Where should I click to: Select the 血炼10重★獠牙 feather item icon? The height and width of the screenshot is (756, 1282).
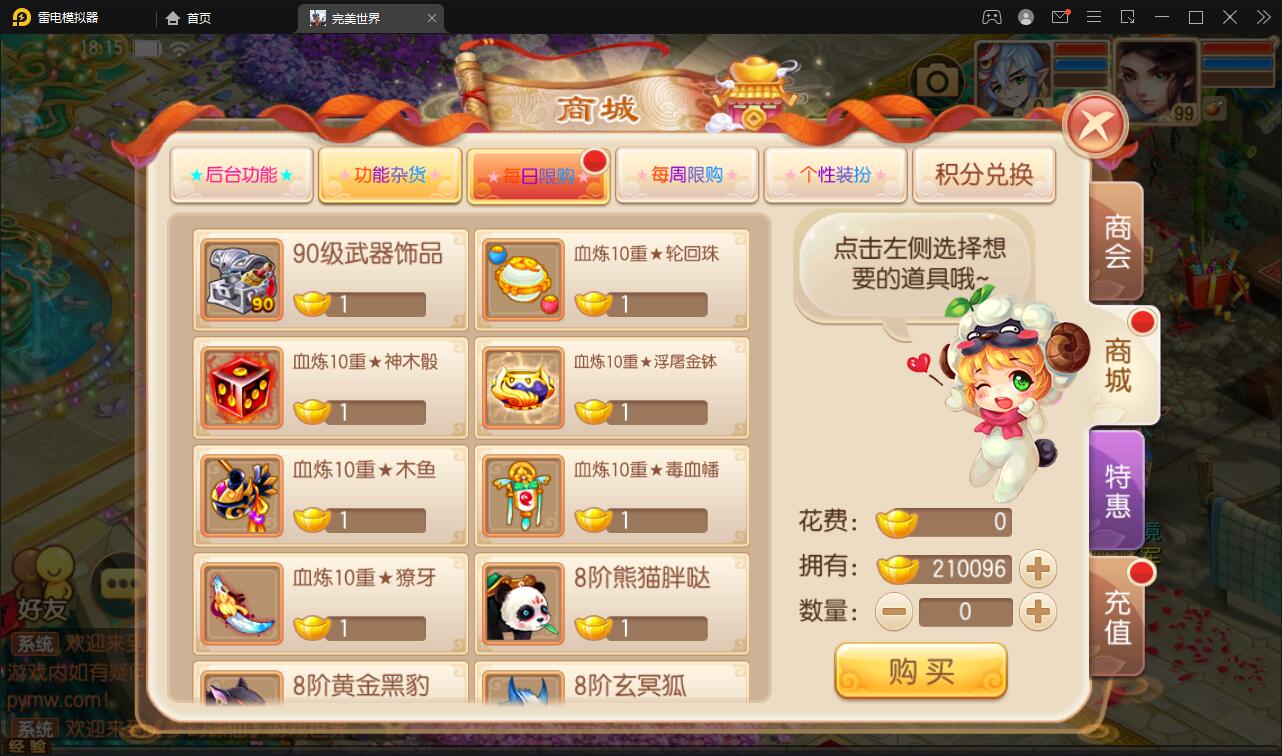240,604
